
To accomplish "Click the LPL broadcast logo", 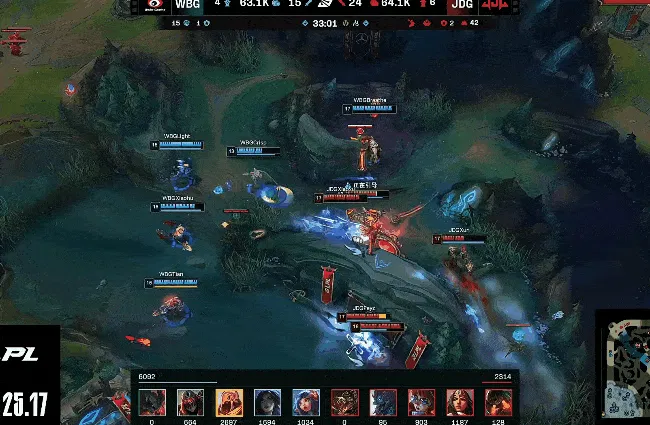I will (22, 354).
